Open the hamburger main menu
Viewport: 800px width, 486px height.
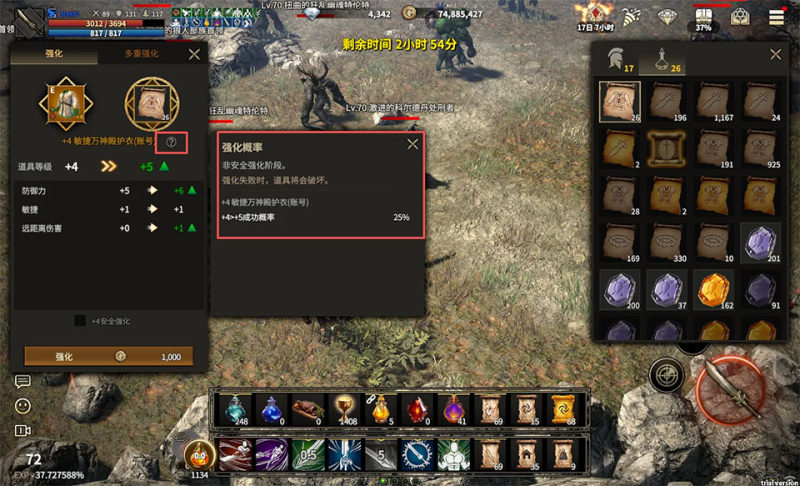click(776, 17)
